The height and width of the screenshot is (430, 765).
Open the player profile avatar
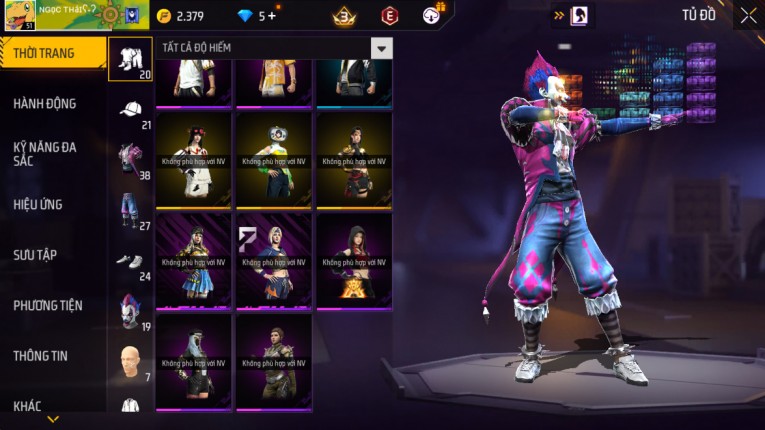20,15
